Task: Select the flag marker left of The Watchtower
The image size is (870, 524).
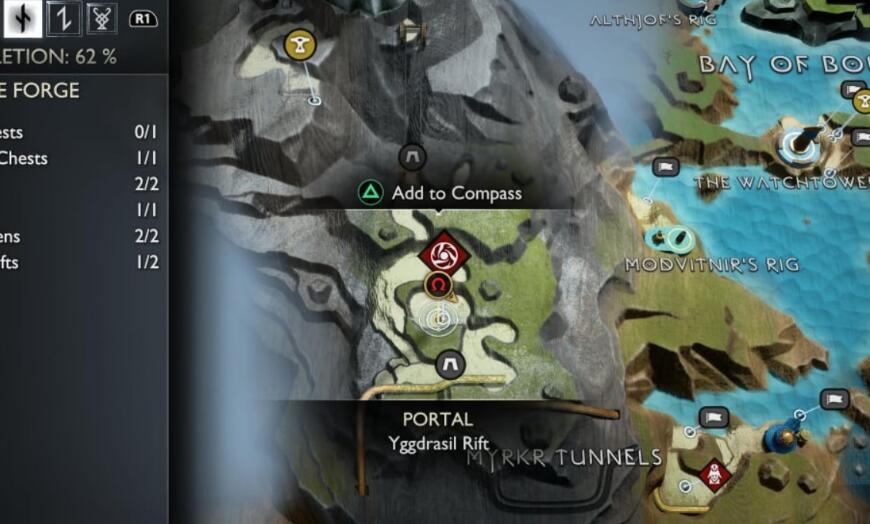Action: (665, 166)
